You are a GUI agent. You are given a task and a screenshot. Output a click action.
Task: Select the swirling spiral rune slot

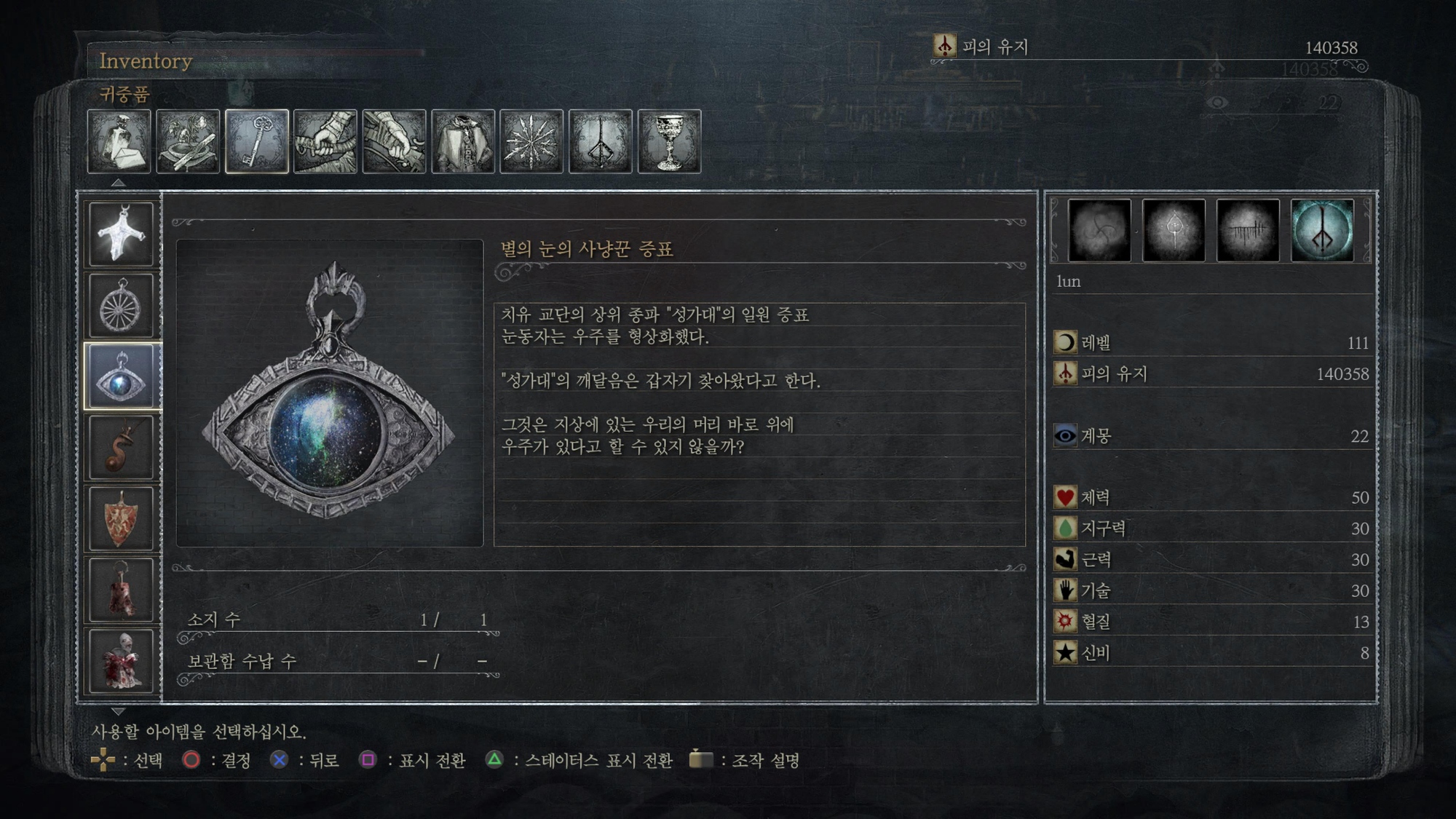1099,231
